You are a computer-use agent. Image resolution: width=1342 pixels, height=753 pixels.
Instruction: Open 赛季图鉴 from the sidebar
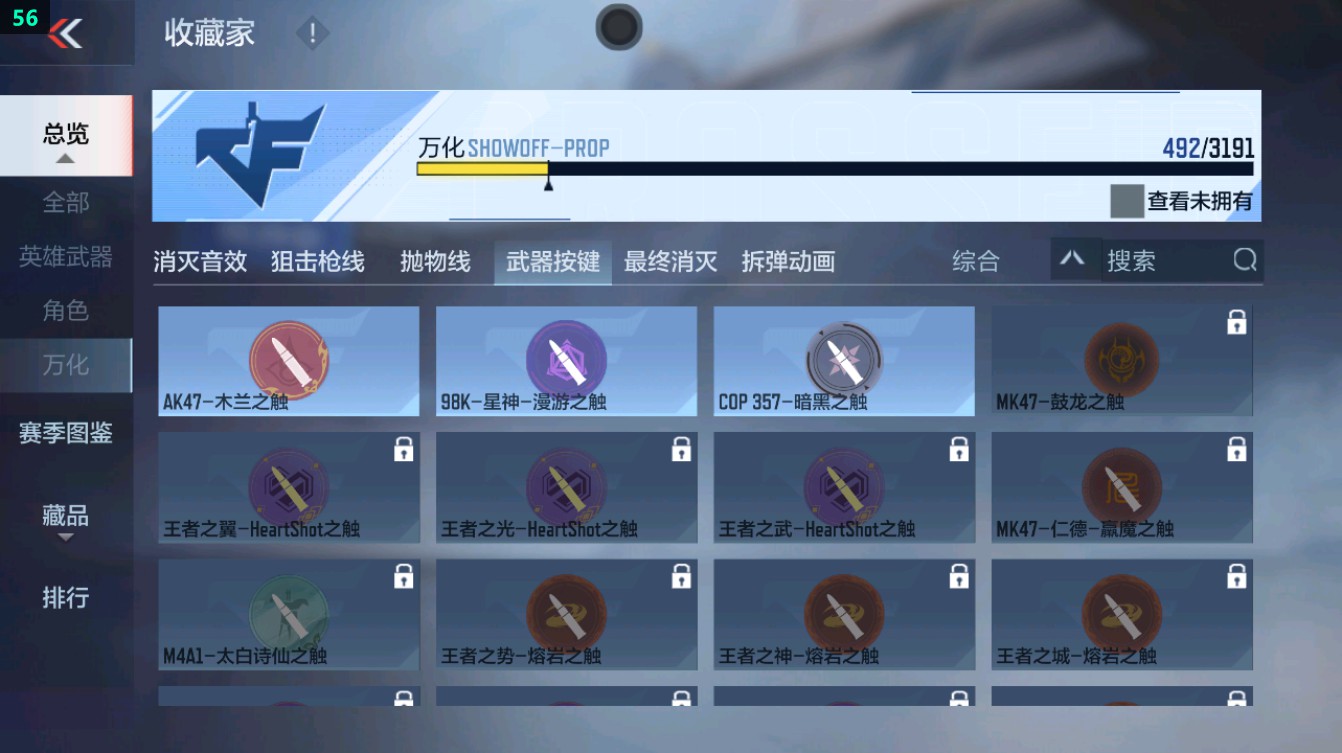63,435
